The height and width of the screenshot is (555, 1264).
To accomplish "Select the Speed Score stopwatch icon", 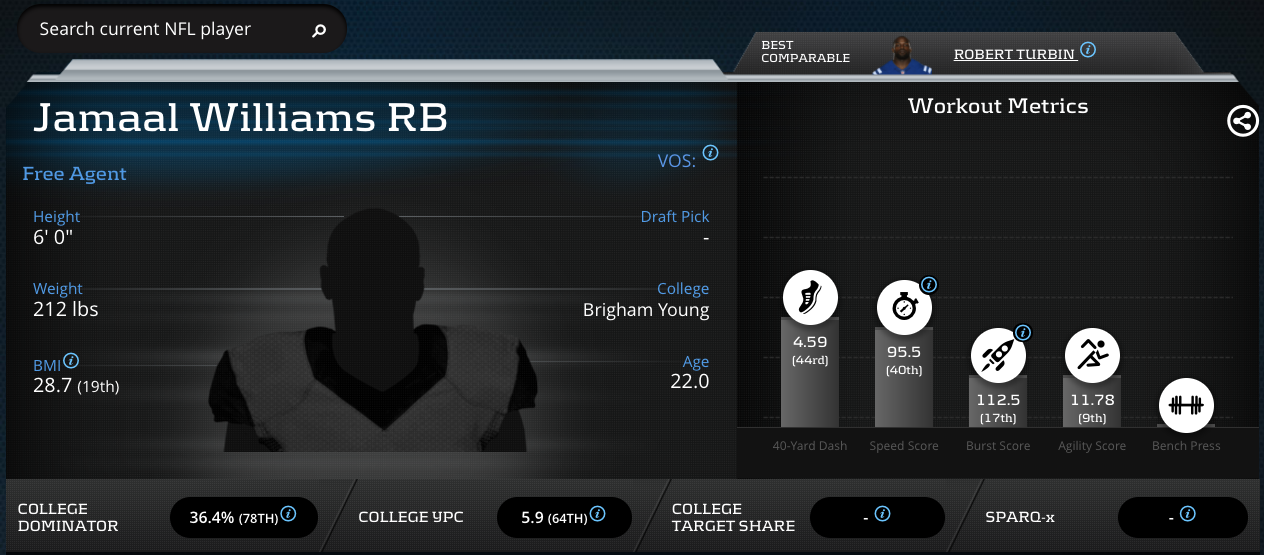I will point(904,306).
